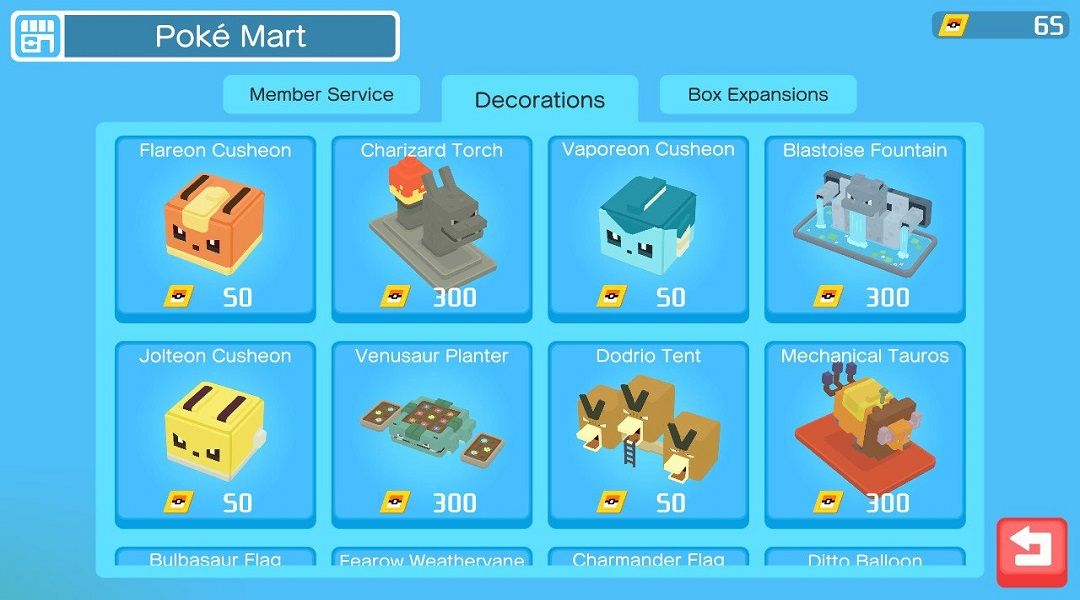The height and width of the screenshot is (600, 1080).
Task: Pick the Blastoise Fountain decoration
Action: [865, 229]
